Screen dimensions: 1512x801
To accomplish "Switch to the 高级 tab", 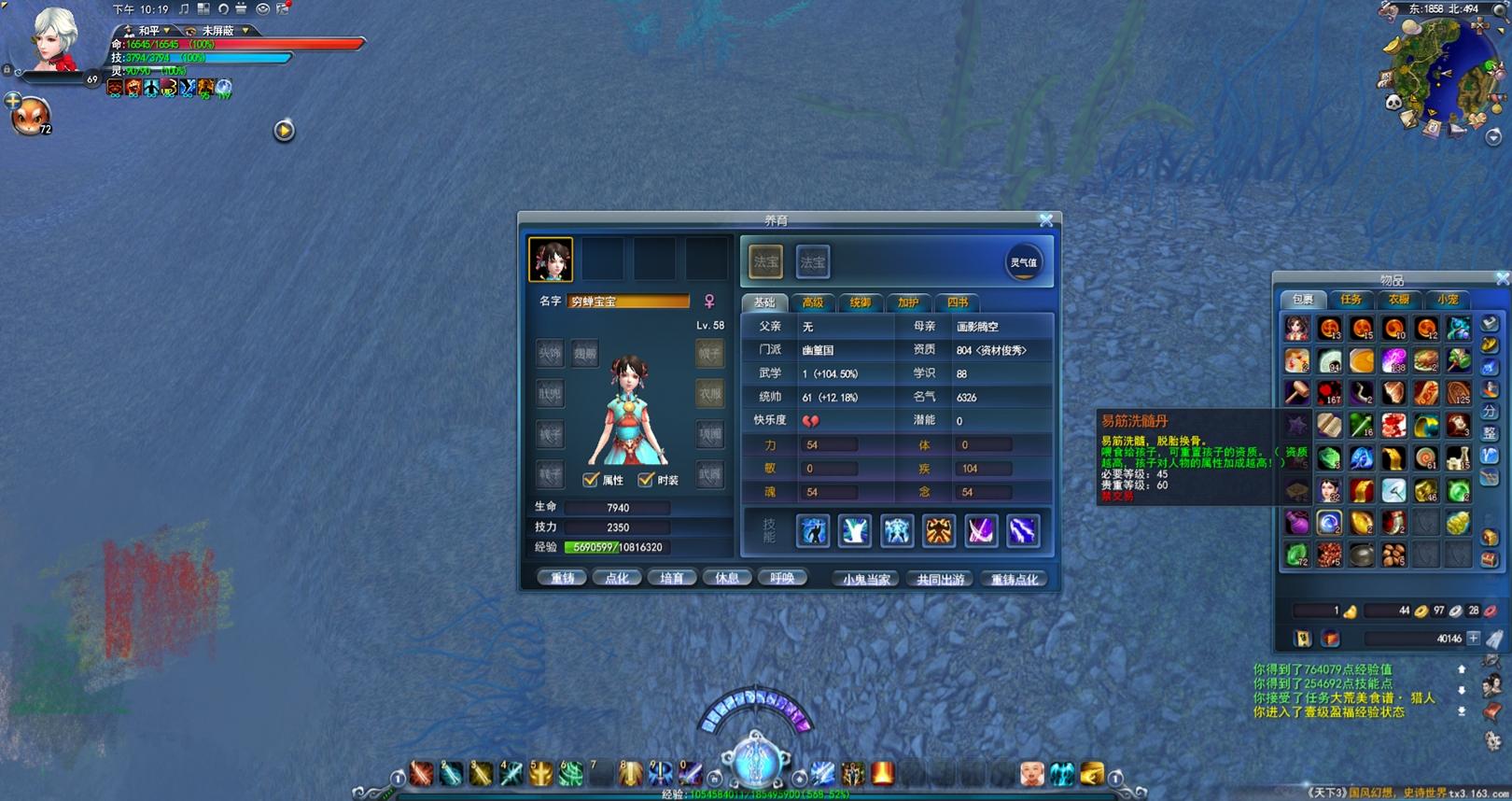I will (813, 302).
